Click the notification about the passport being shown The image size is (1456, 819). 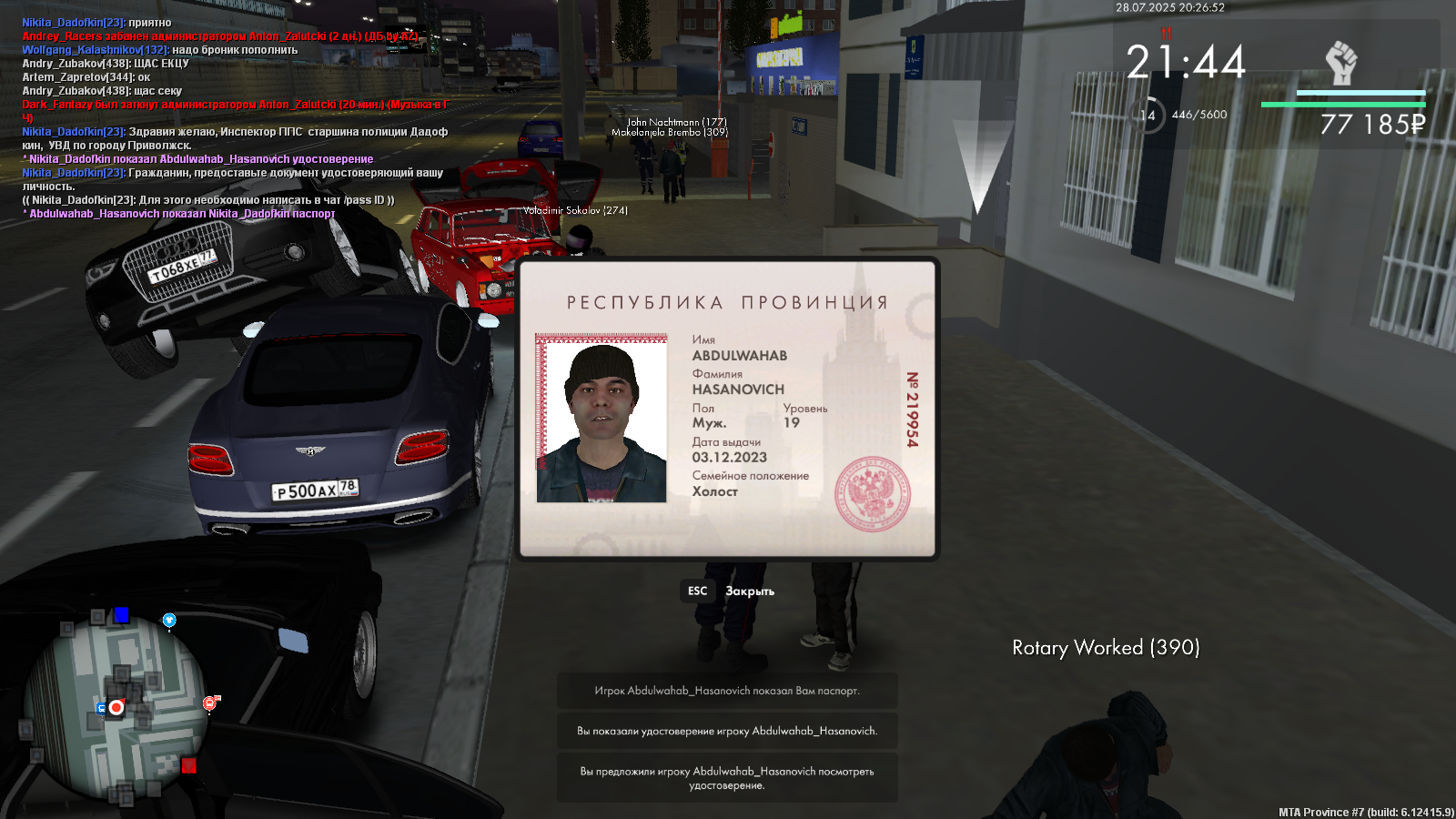[727, 691]
